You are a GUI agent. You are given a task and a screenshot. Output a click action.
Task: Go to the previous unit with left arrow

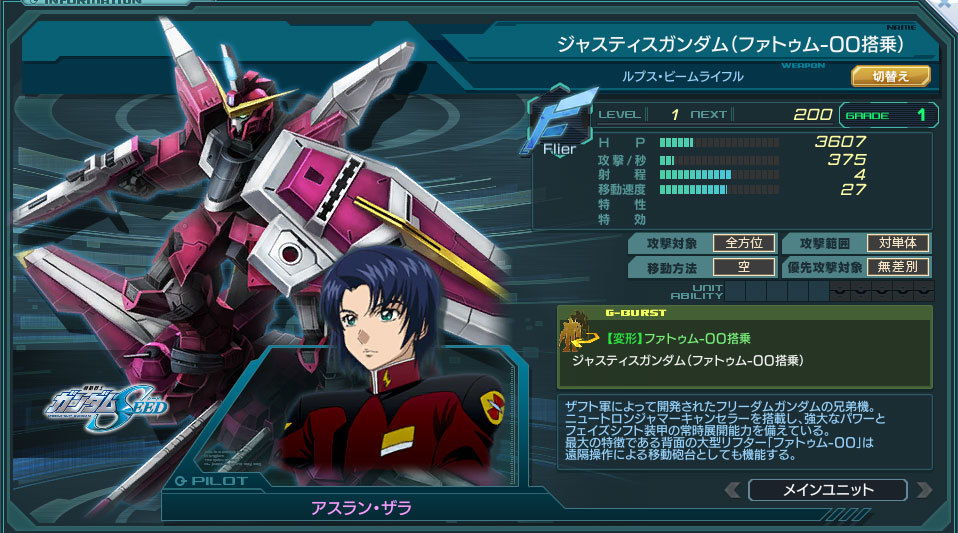pos(733,490)
